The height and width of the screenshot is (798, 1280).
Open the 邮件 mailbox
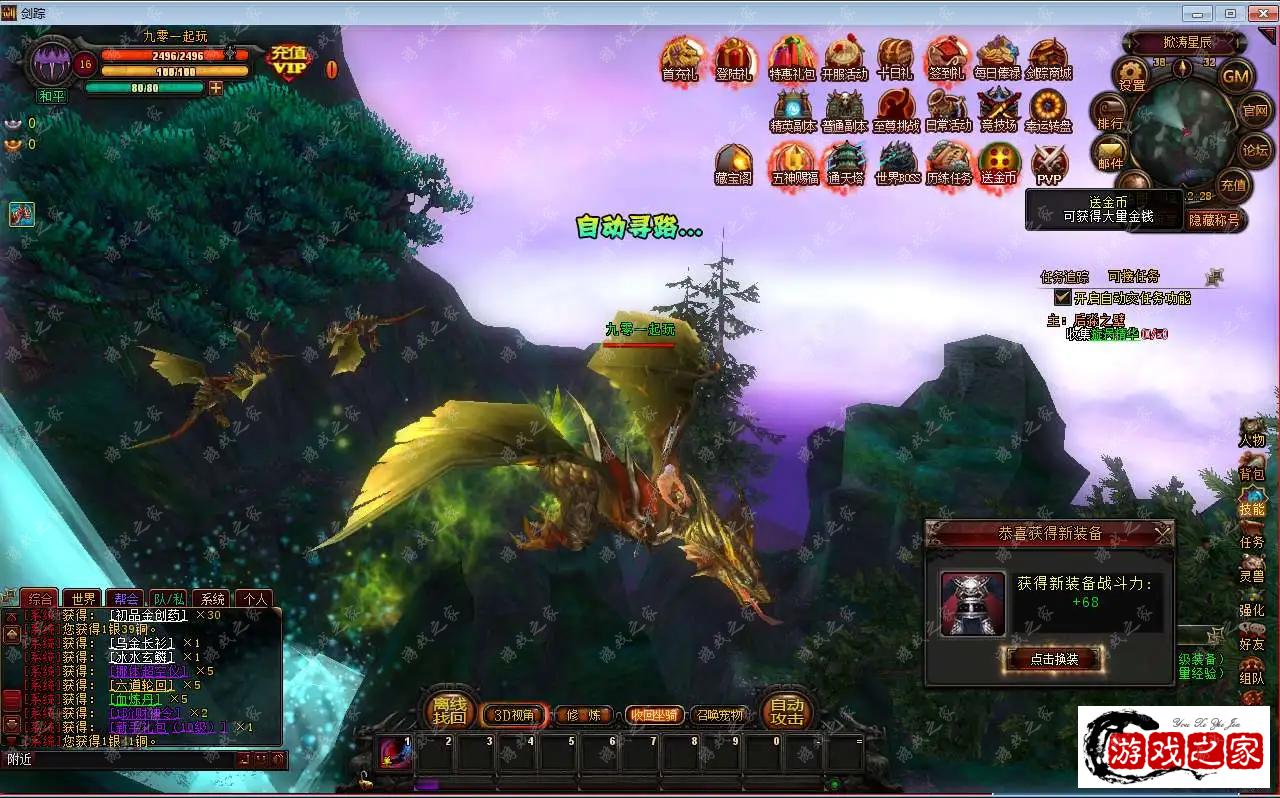(x=1110, y=153)
